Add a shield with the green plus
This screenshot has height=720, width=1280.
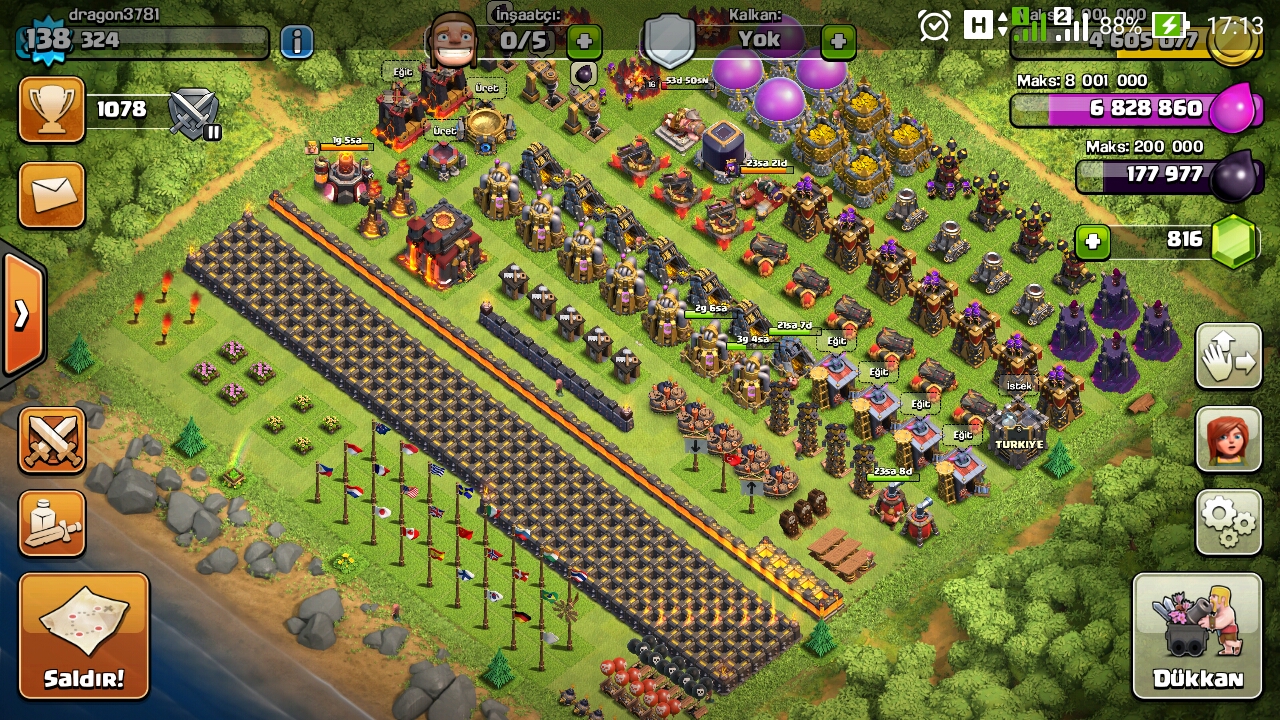tap(838, 41)
